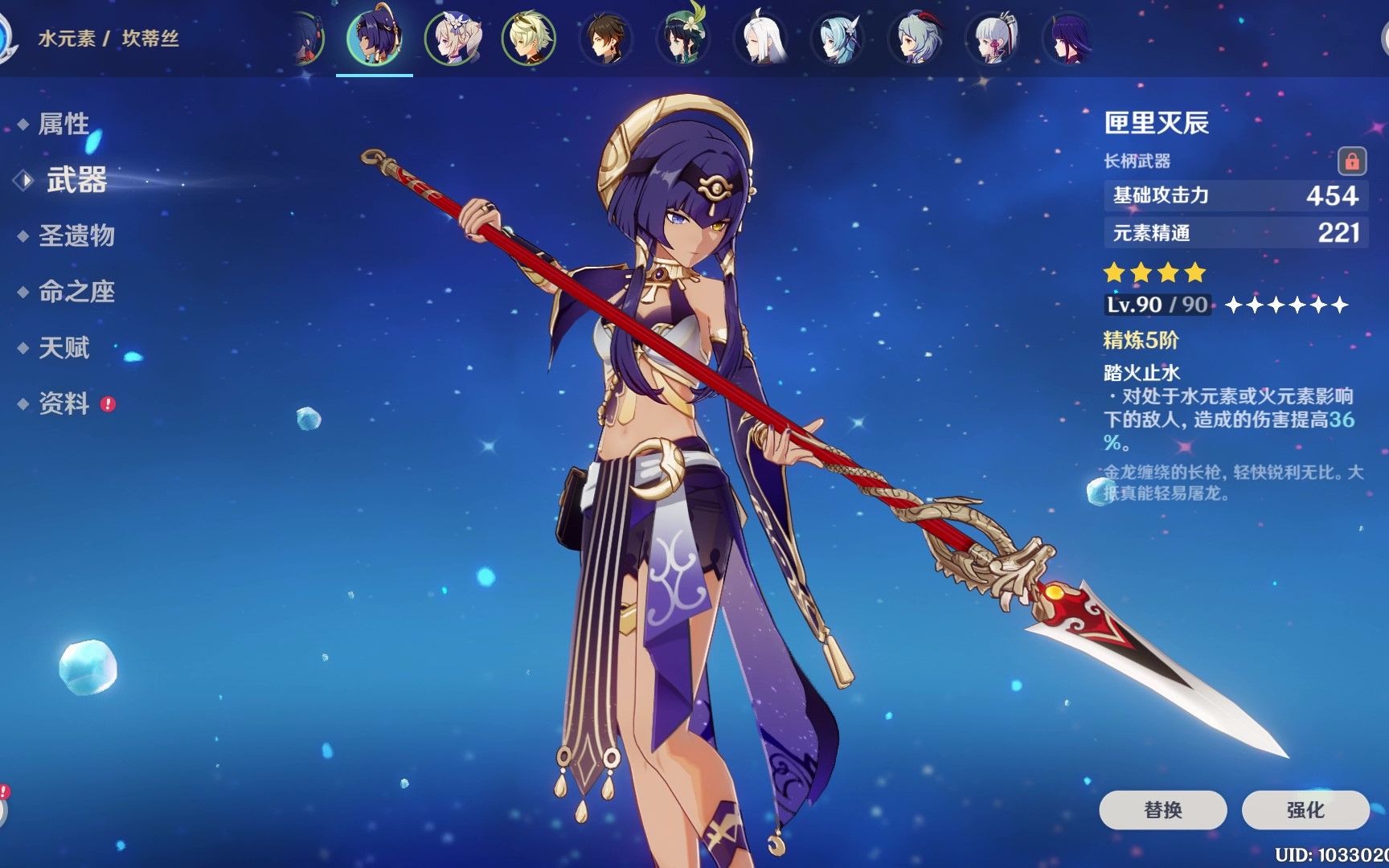Open the 资料 profile entry
The height and width of the screenshot is (868, 1389).
coord(64,403)
